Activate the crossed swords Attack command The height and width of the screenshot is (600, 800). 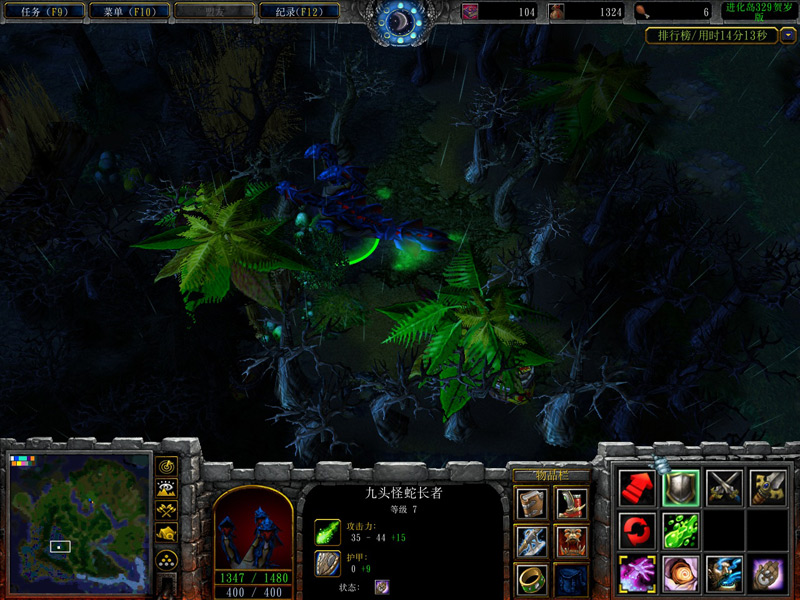click(x=724, y=487)
